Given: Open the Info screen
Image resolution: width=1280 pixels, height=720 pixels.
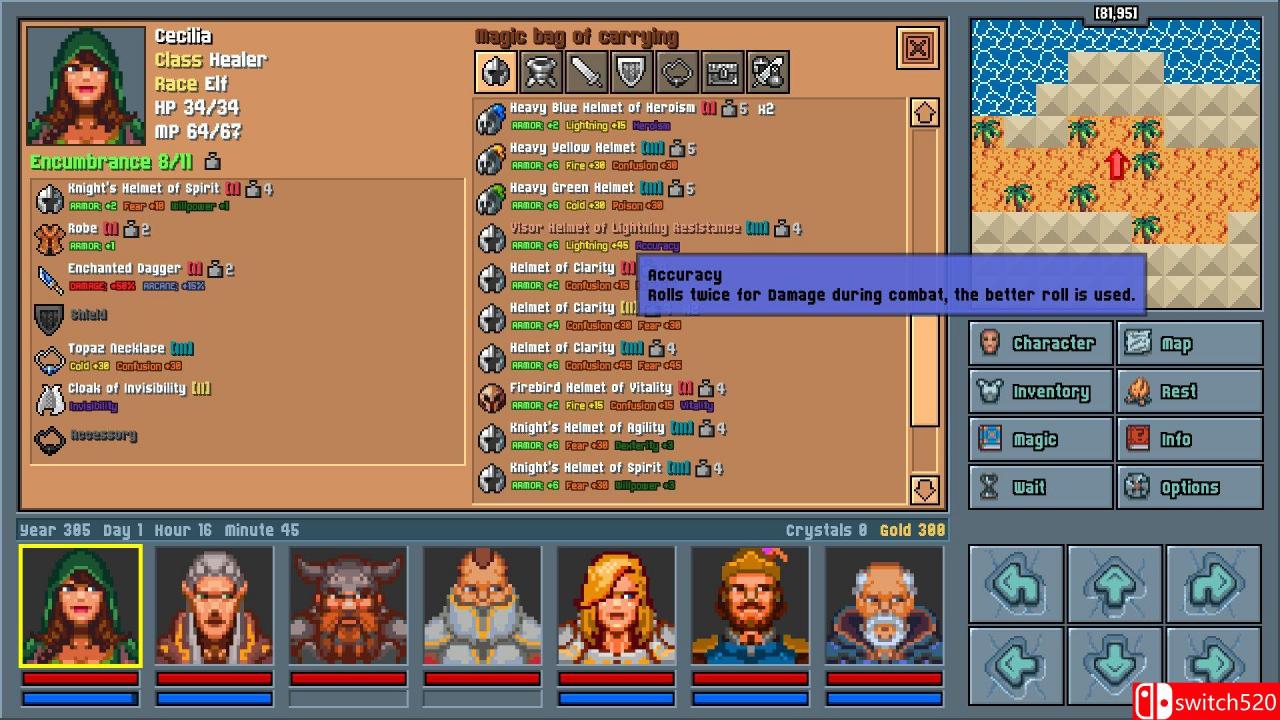Looking at the screenshot, I should [1191, 439].
